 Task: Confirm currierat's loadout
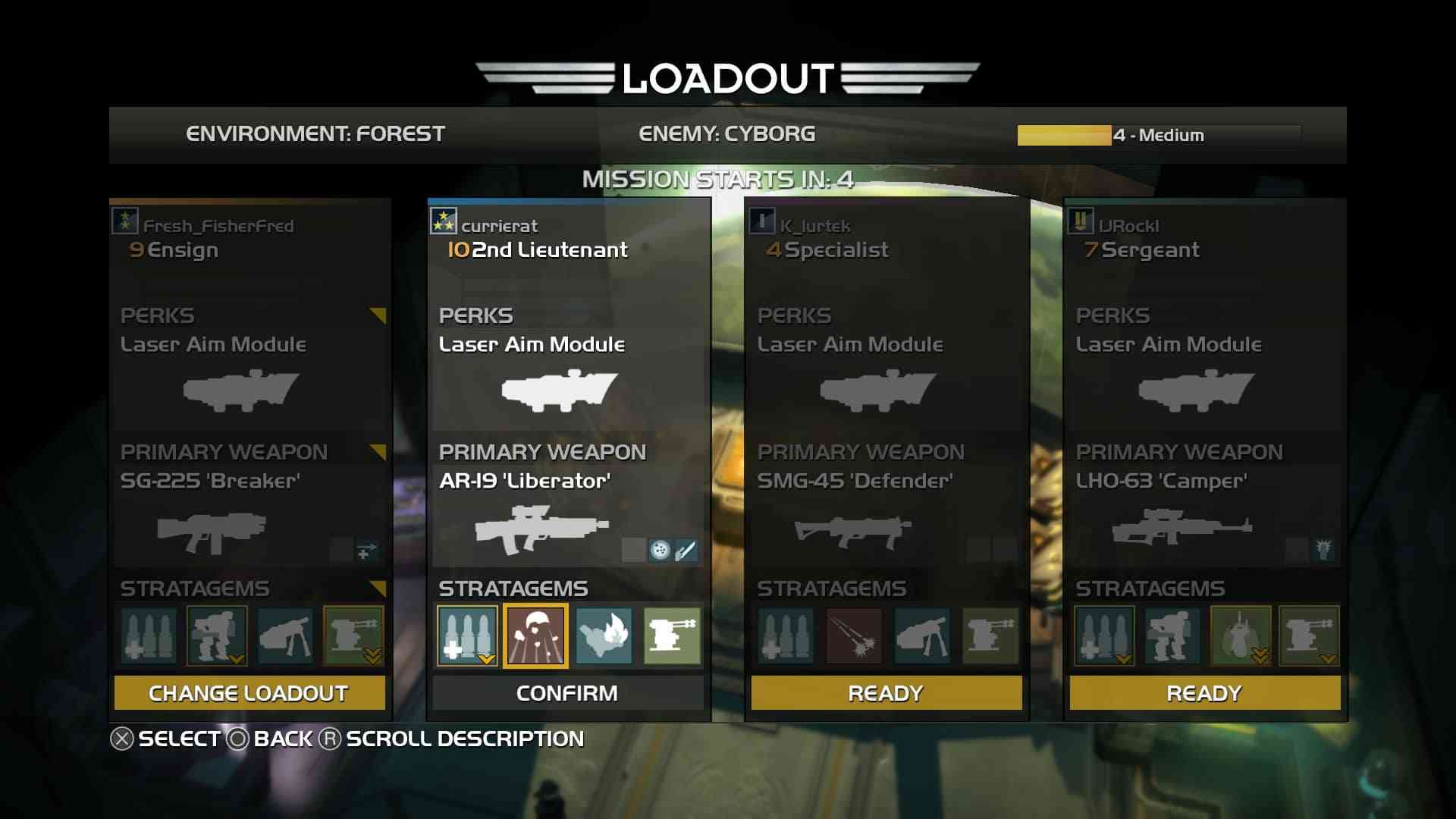tap(567, 693)
